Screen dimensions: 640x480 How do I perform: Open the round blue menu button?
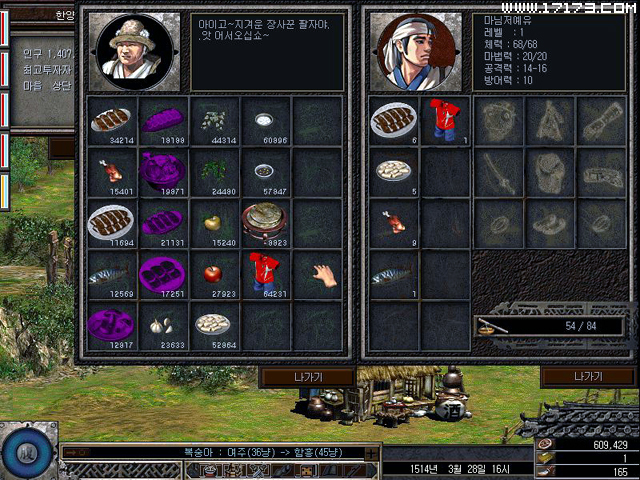(26, 450)
